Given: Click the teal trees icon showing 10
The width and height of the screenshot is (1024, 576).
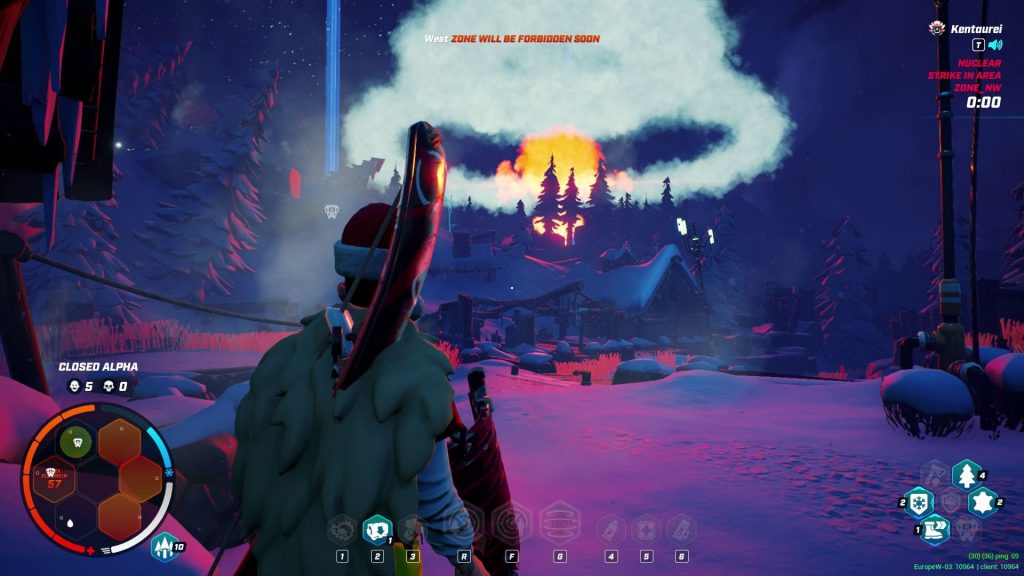Looking at the screenshot, I should point(164,546).
